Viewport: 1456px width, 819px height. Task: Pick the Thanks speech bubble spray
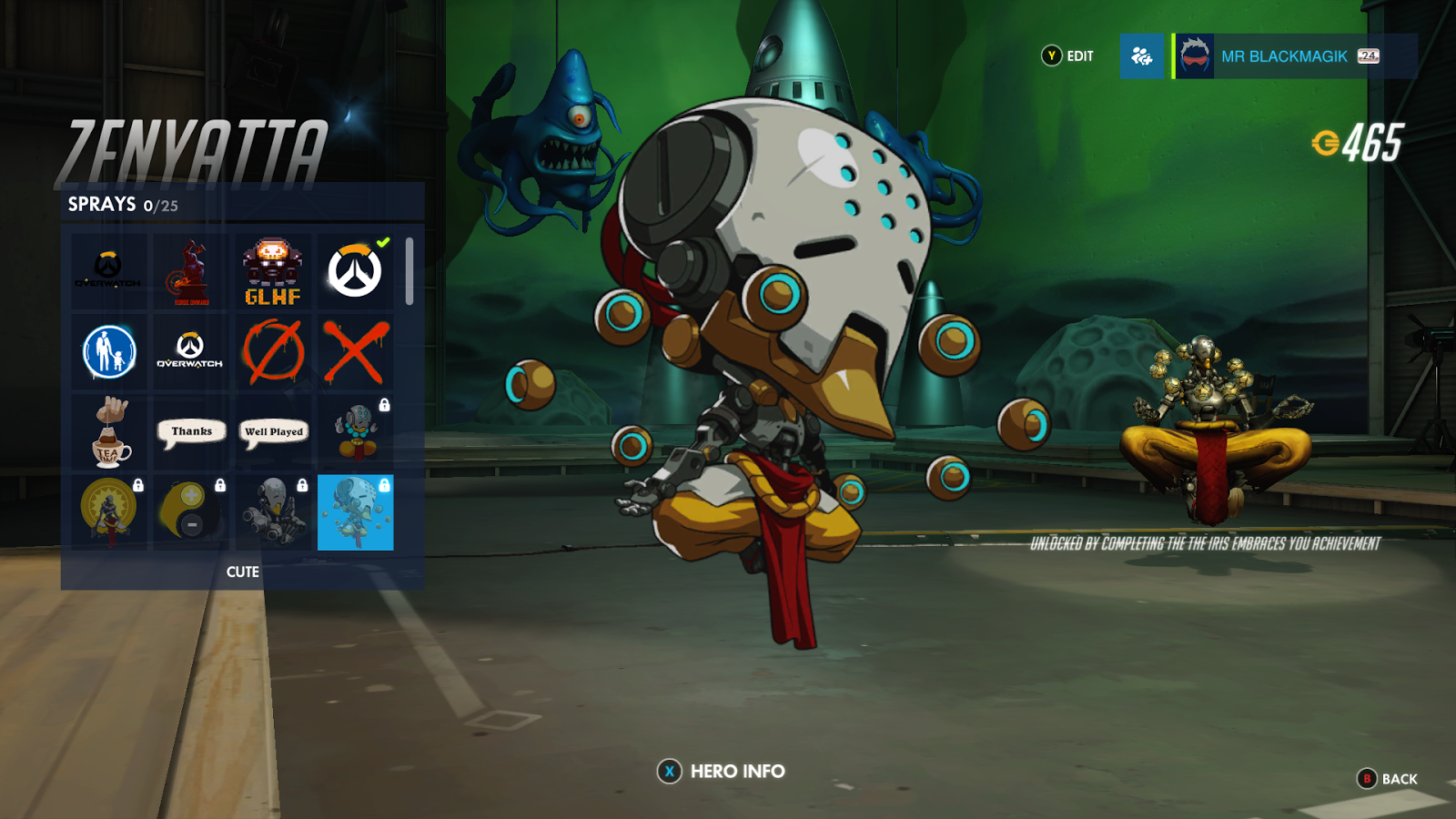coord(191,432)
